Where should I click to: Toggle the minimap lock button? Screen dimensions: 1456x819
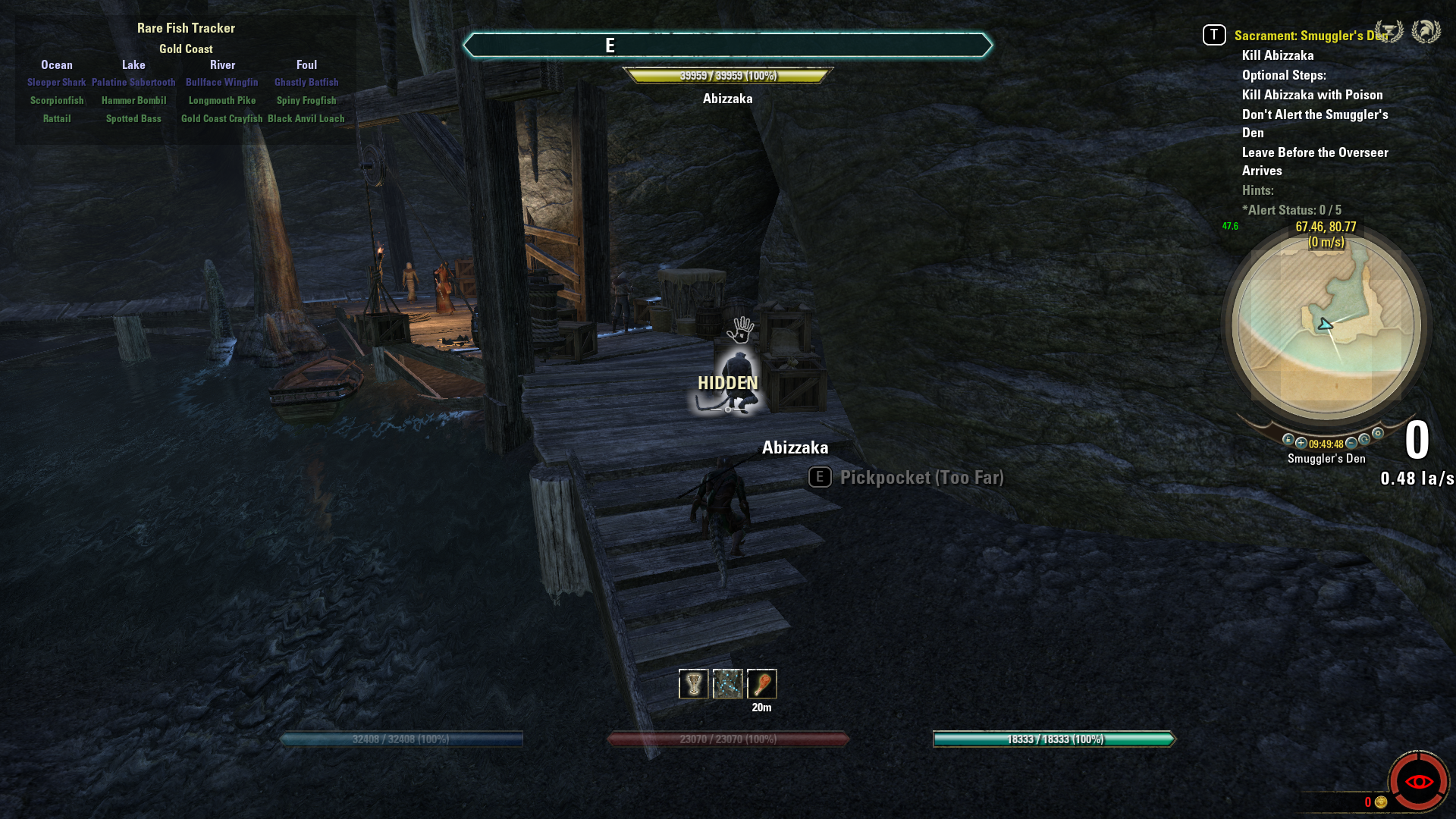click(x=1288, y=439)
